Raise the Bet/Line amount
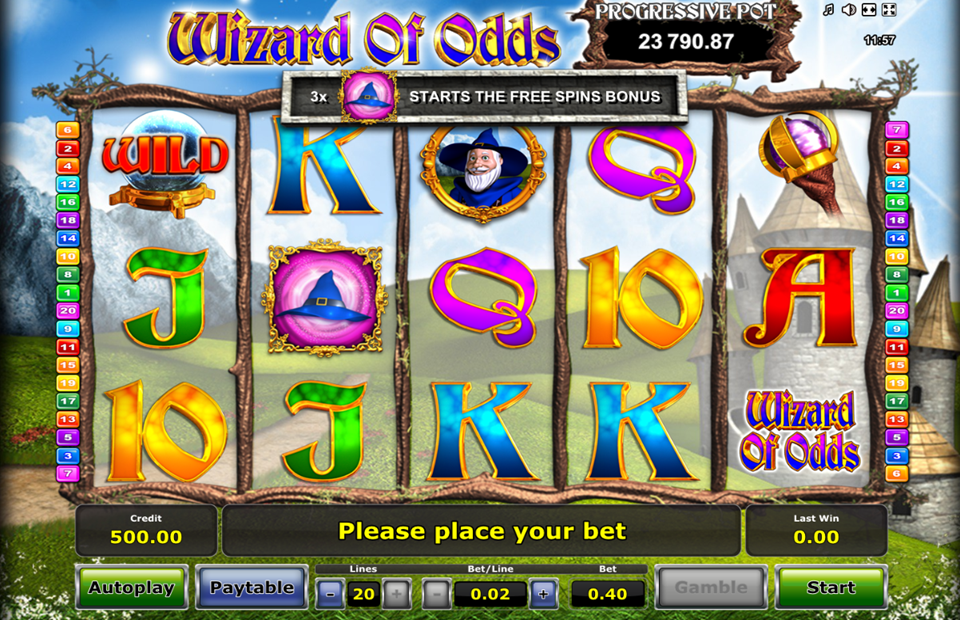Viewport: 960px width, 620px height. [543, 594]
